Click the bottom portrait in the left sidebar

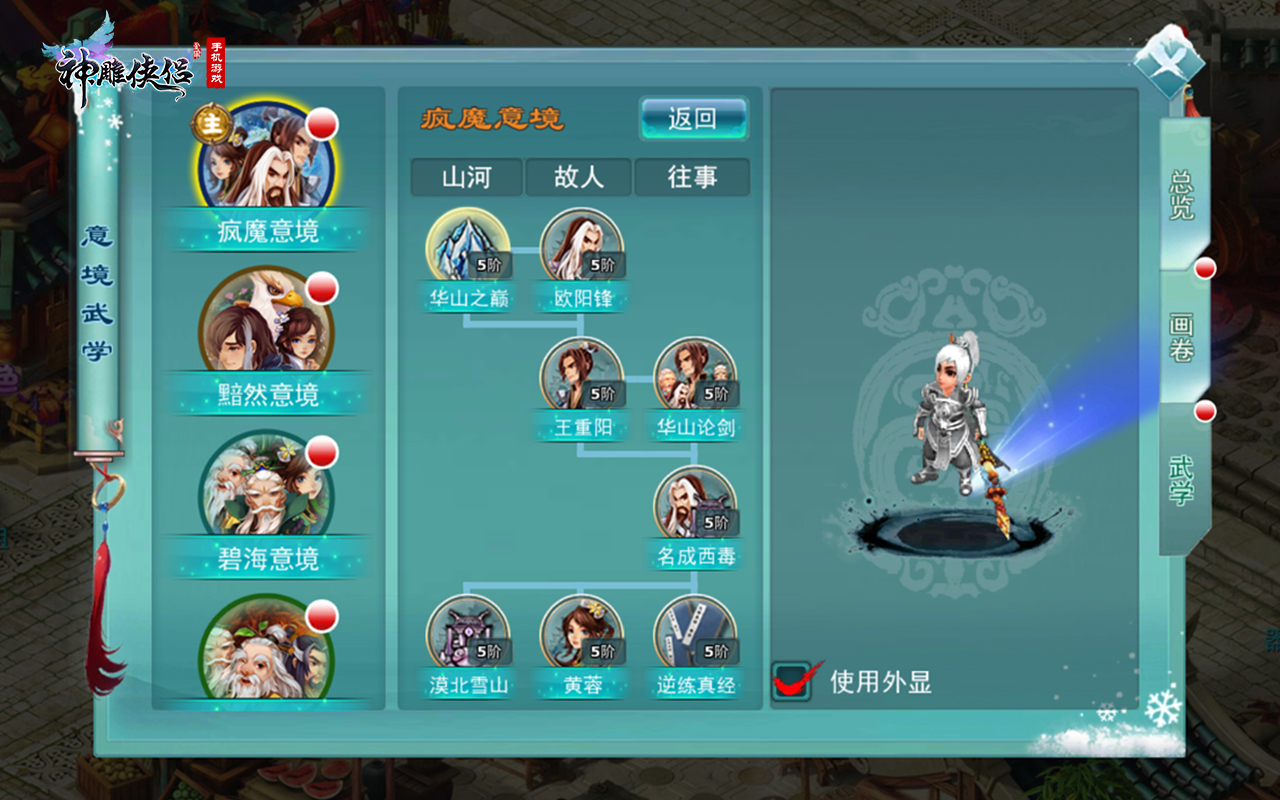(265, 650)
